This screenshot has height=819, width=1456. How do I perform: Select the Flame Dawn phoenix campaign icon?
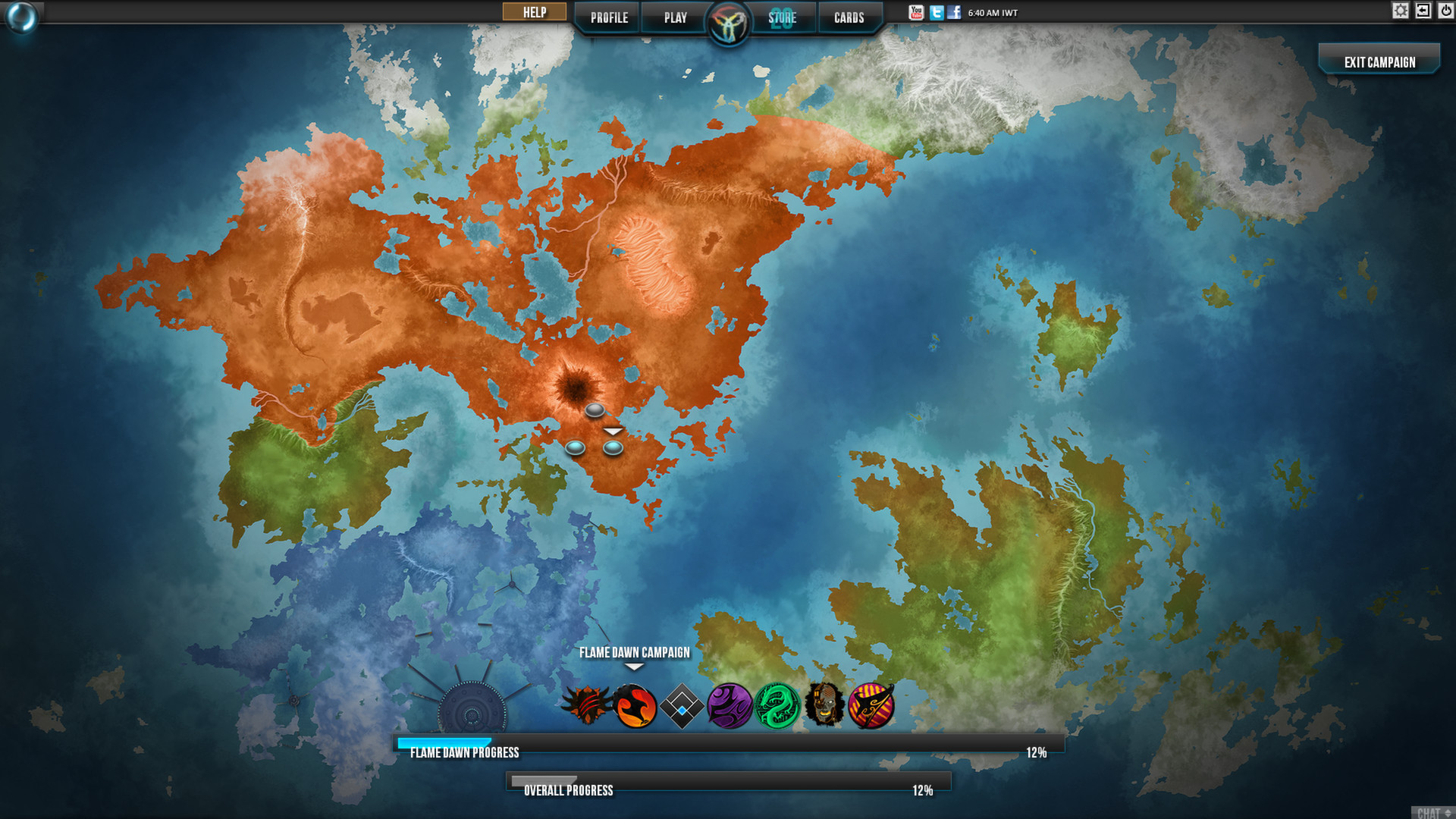tap(634, 706)
